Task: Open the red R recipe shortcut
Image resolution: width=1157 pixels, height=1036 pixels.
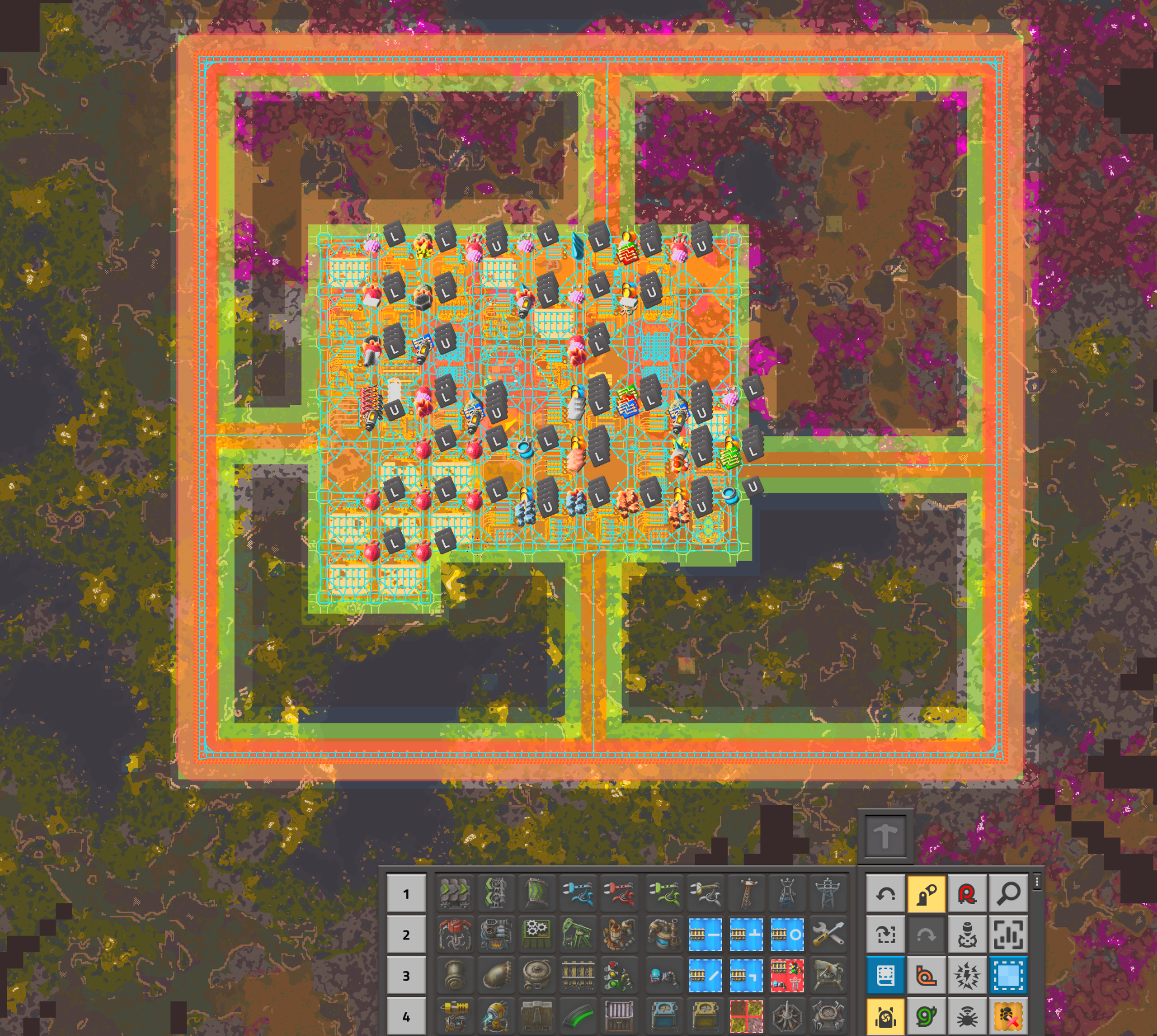Action: click(967, 893)
